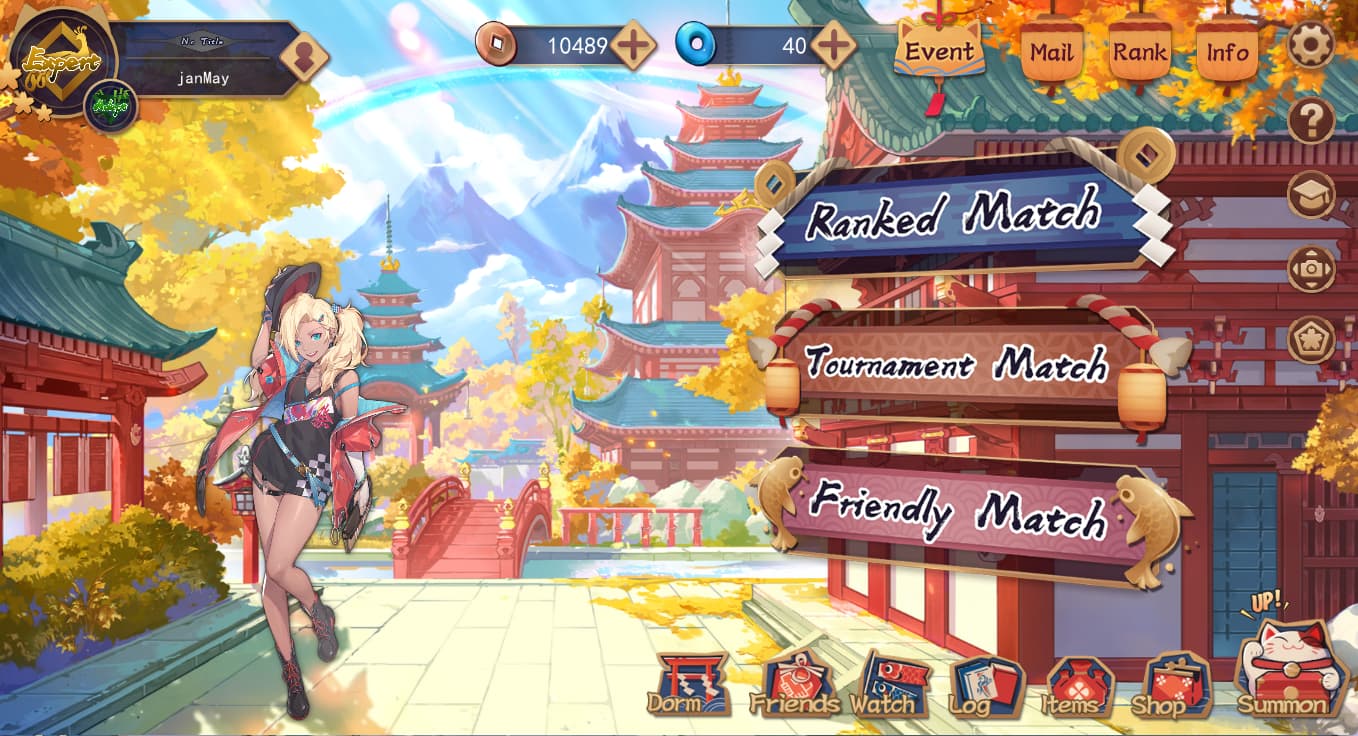Open the Tournament Match mode
Viewport: 1358px width, 736px height.
(955, 363)
